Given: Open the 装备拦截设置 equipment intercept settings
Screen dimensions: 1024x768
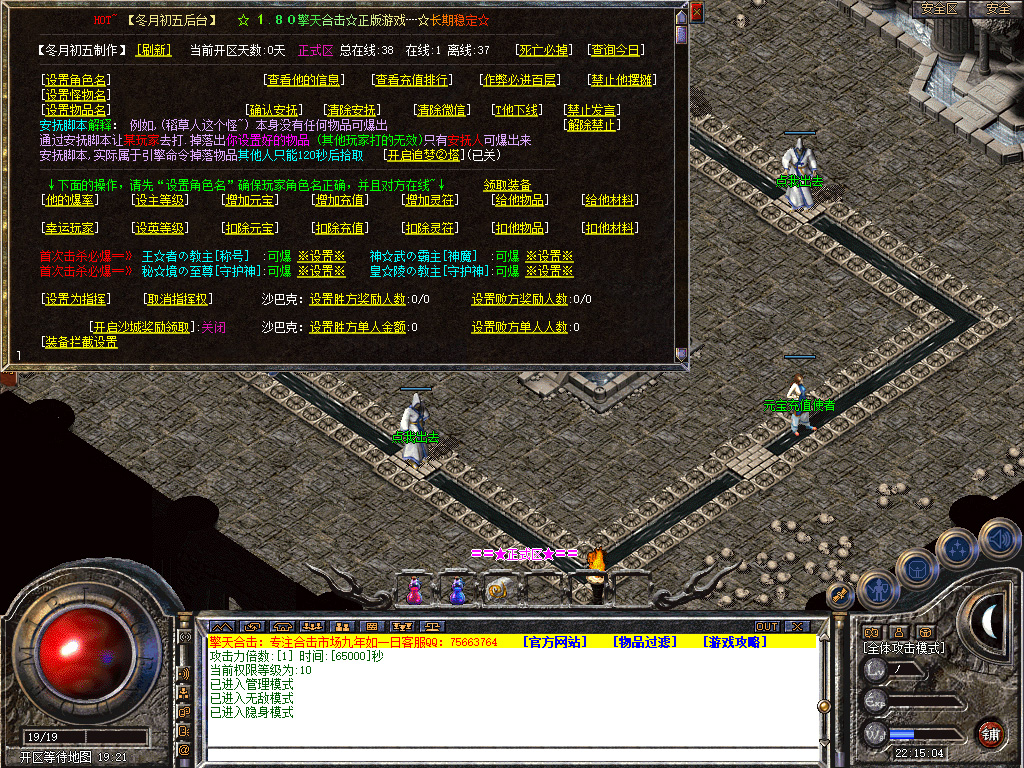Looking at the screenshot, I should pyautogui.click(x=80, y=342).
